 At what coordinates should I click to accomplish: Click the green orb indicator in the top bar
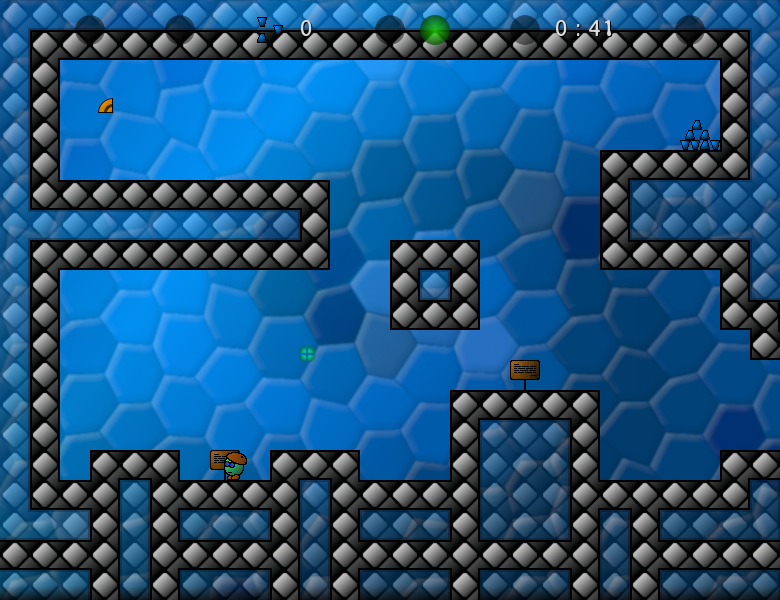(435, 30)
